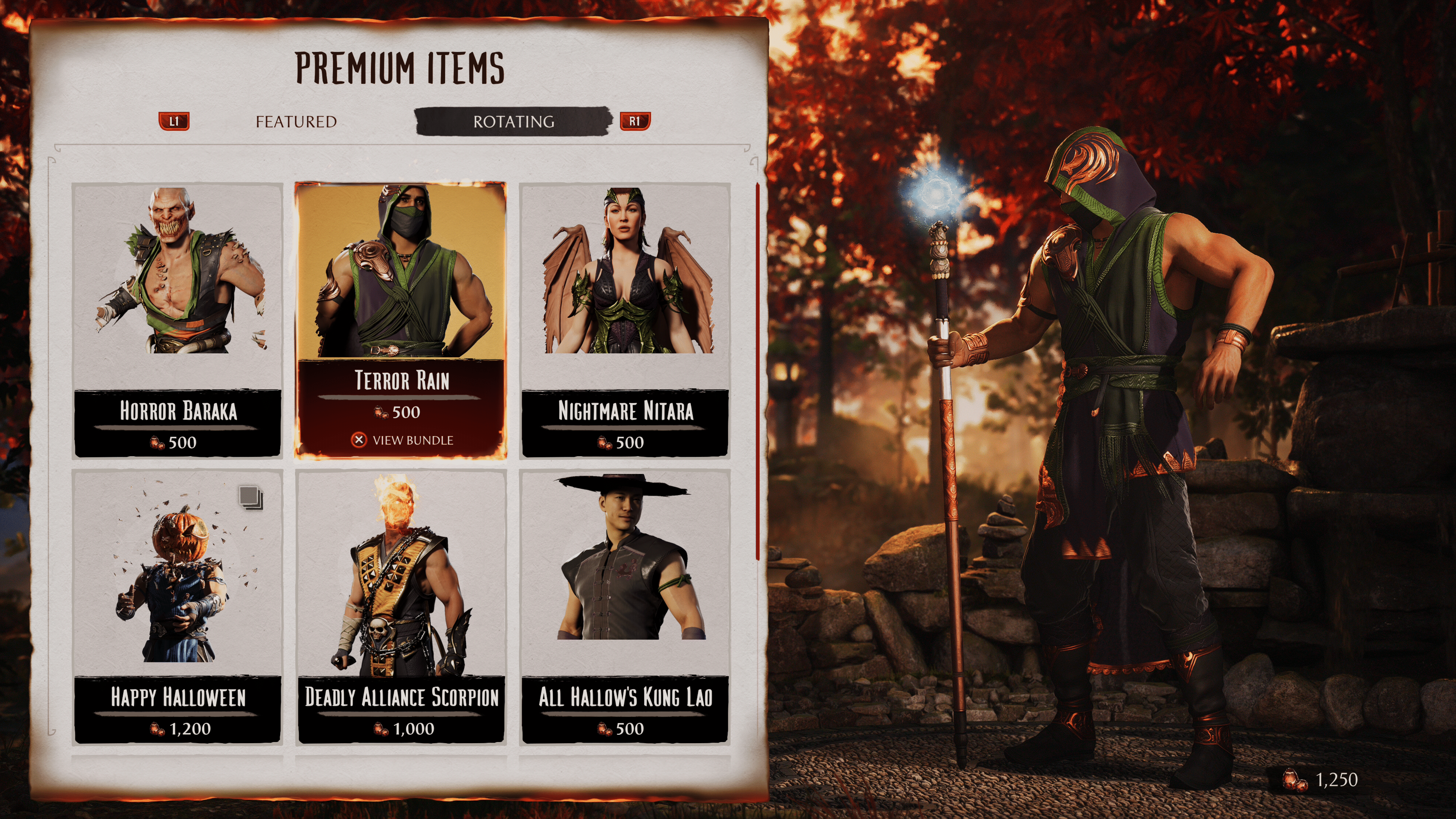Select the Rotating tab
This screenshot has width=1456, height=819.
pos(513,121)
